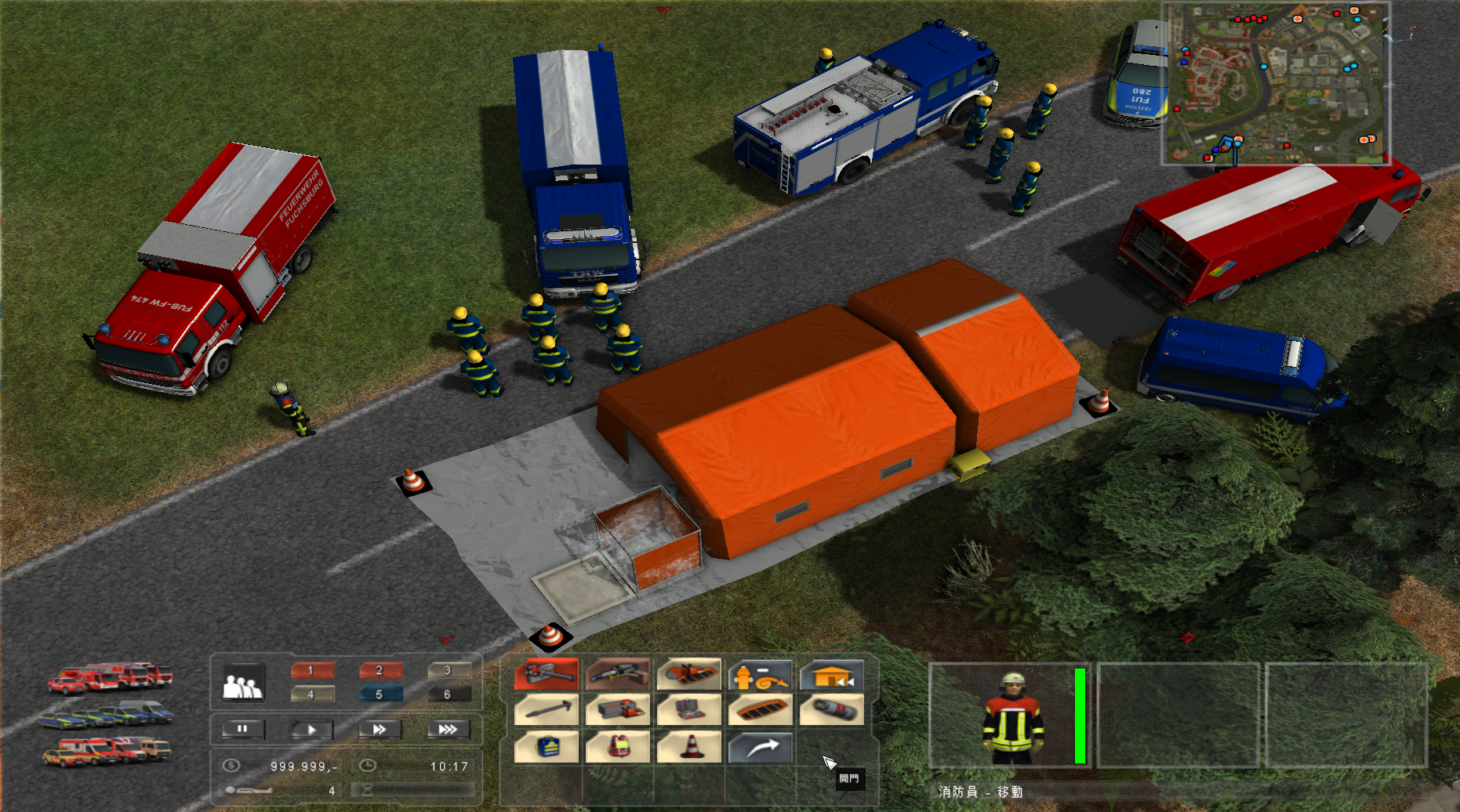Set triple fast-forward speed
The image size is (1460, 812).
[448, 730]
